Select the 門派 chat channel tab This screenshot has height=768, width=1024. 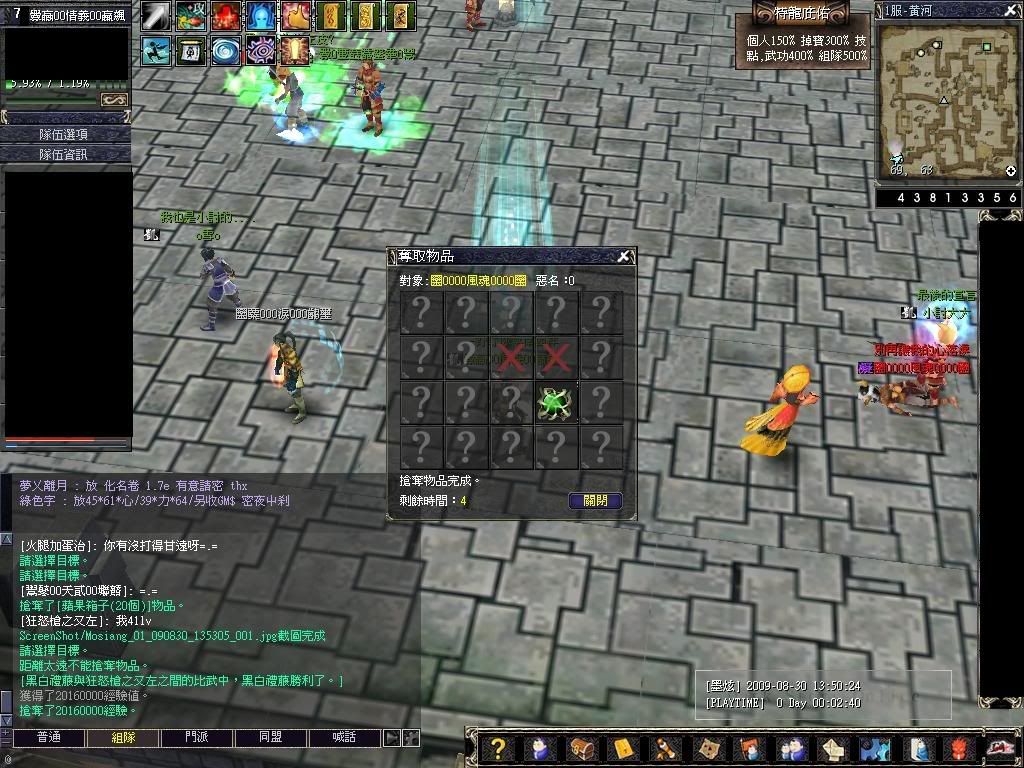tap(197, 738)
